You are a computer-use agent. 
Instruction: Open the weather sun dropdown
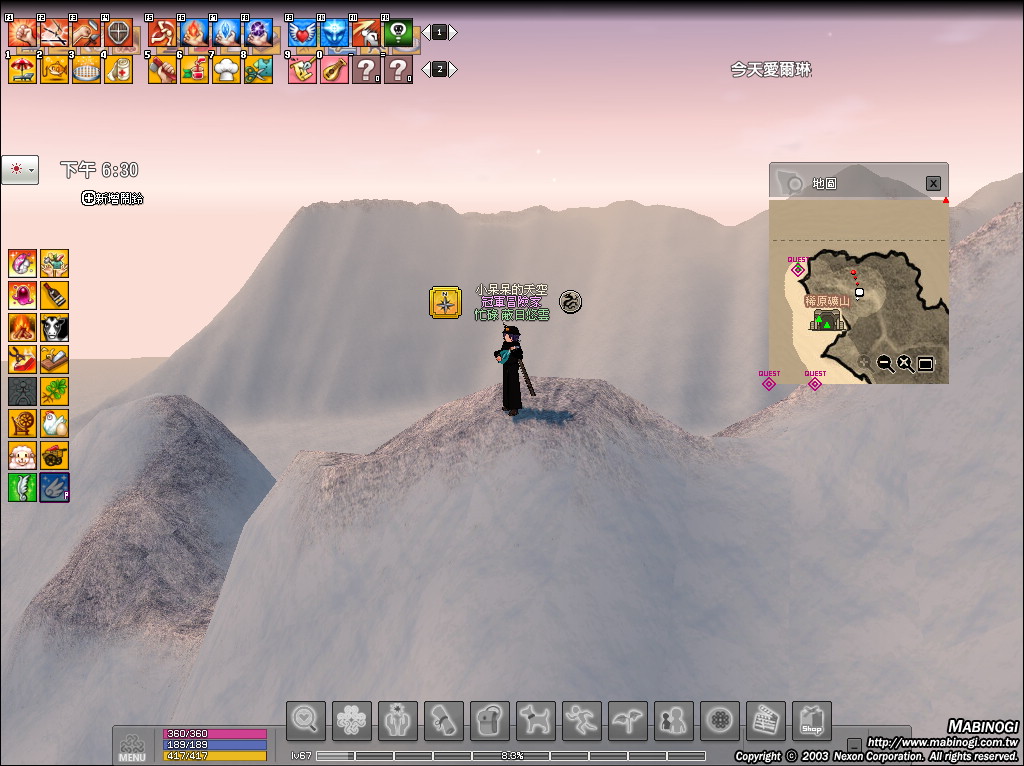(20, 170)
